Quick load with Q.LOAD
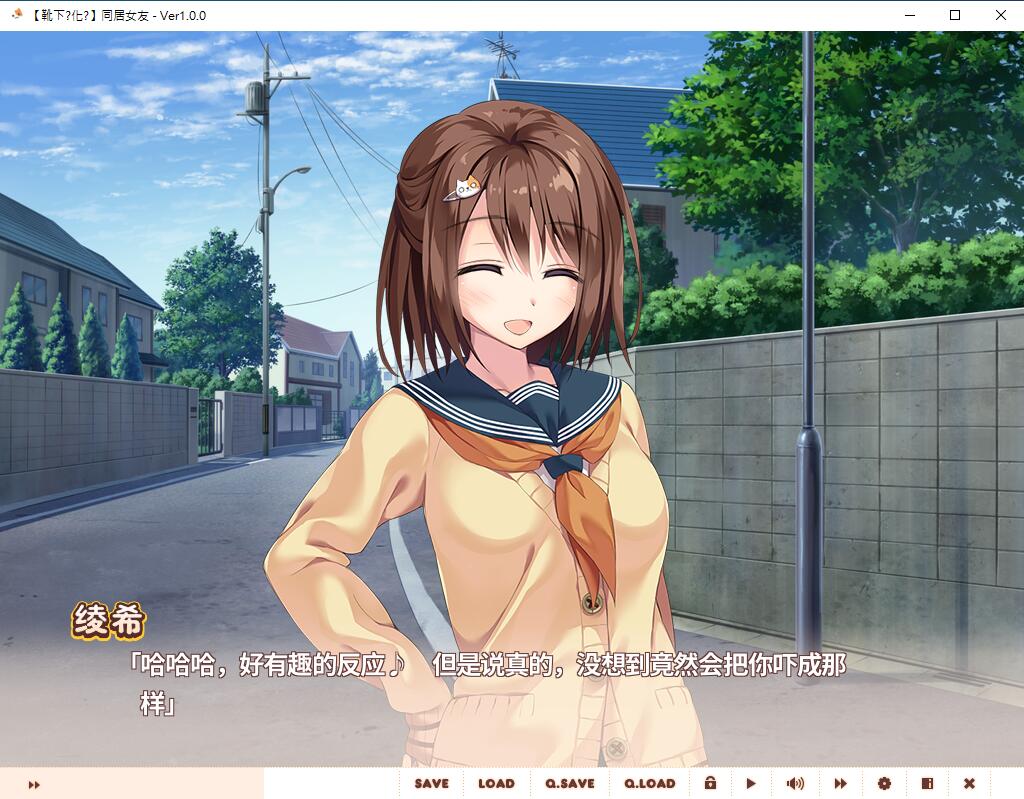This screenshot has width=1024, height=799. [650, 784]
